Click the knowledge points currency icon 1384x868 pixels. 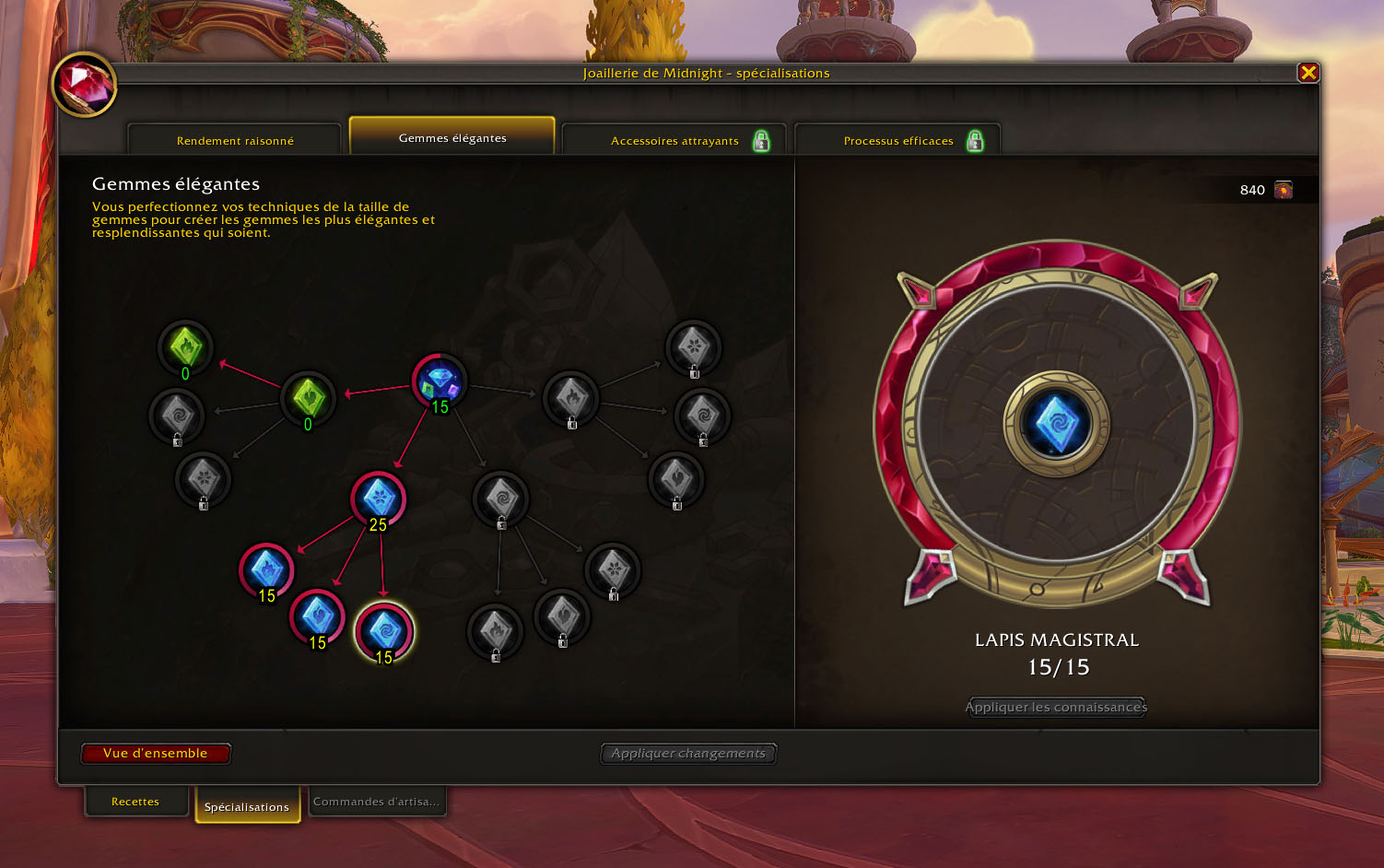1283,190
